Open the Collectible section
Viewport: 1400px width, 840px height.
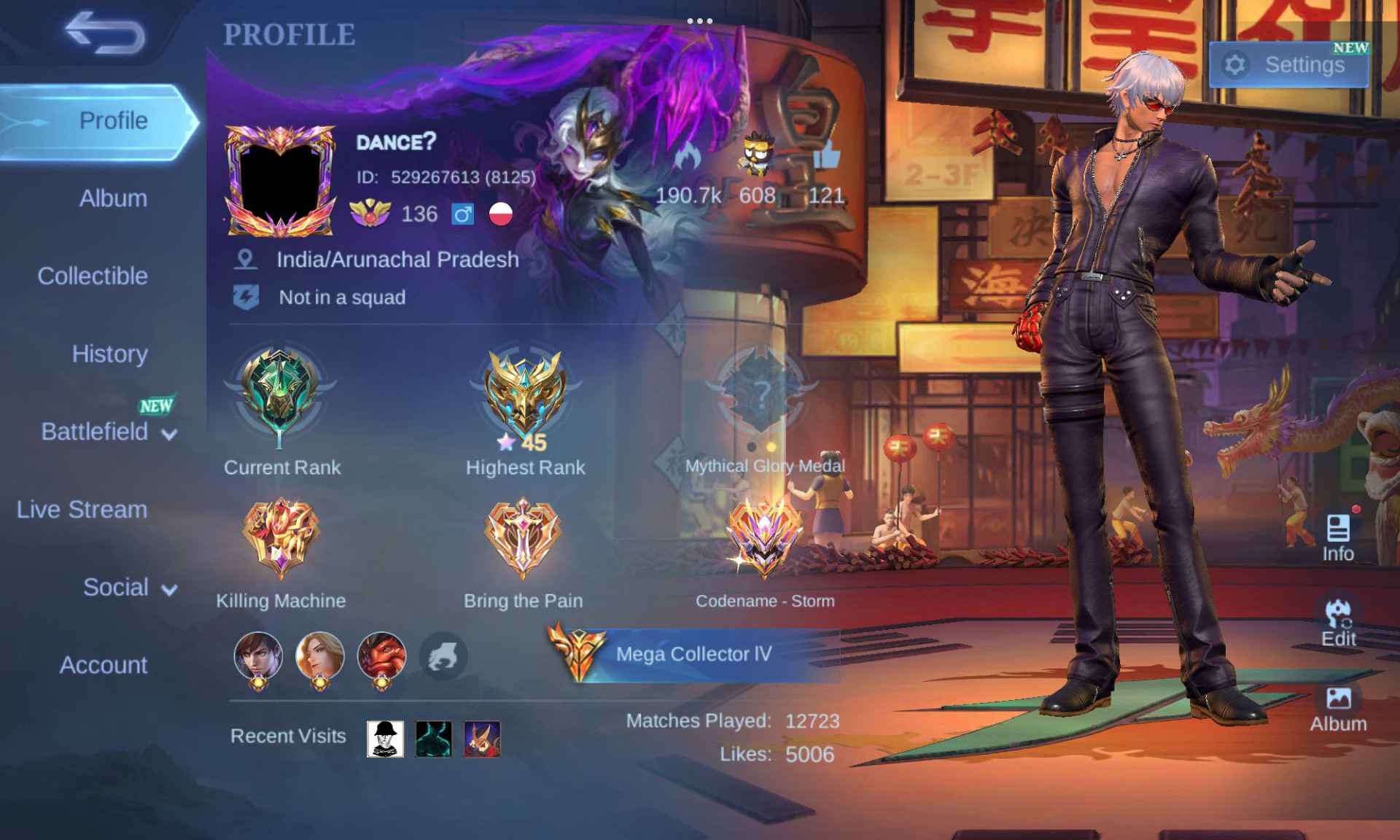pos(93,276)
